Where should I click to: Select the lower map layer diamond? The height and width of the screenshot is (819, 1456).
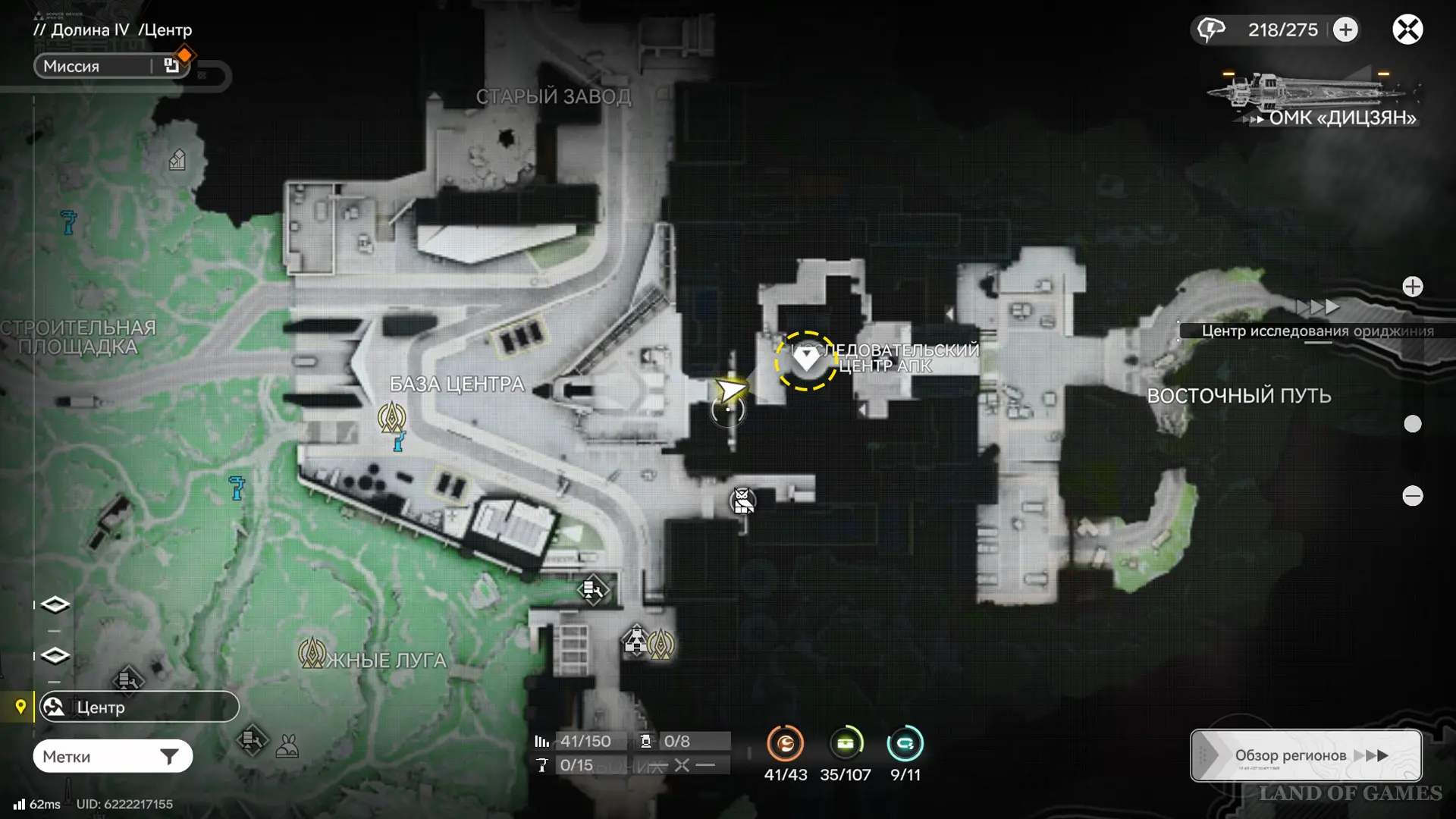55,655
